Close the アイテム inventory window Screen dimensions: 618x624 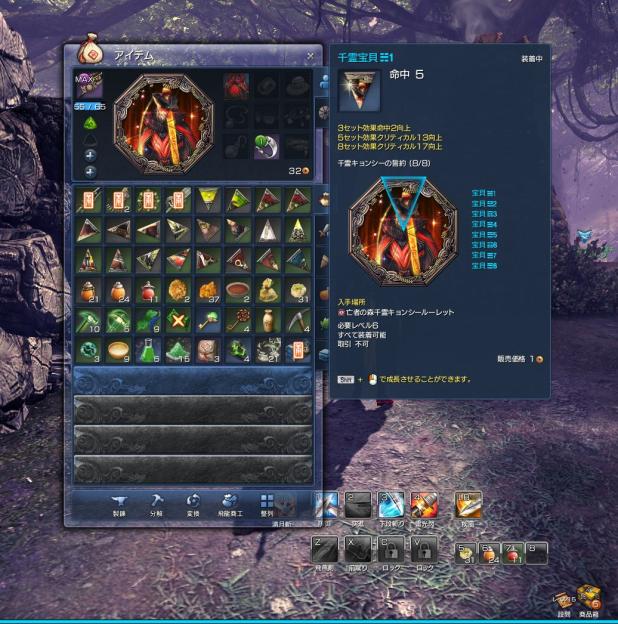click(x=310, y=57)
